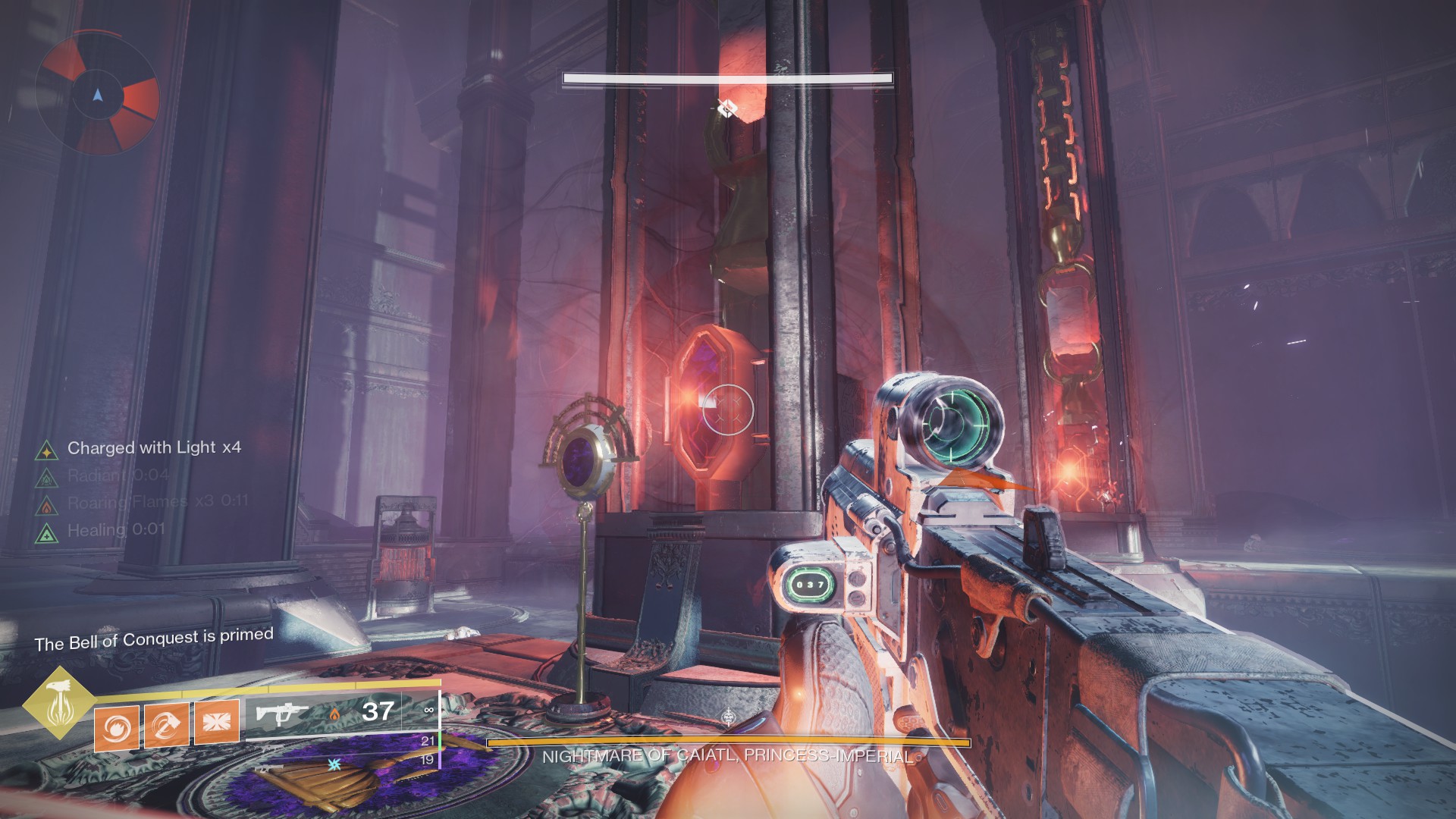
Task: Select the equipped solar weapon icon
Action: [x=281, y=714]
